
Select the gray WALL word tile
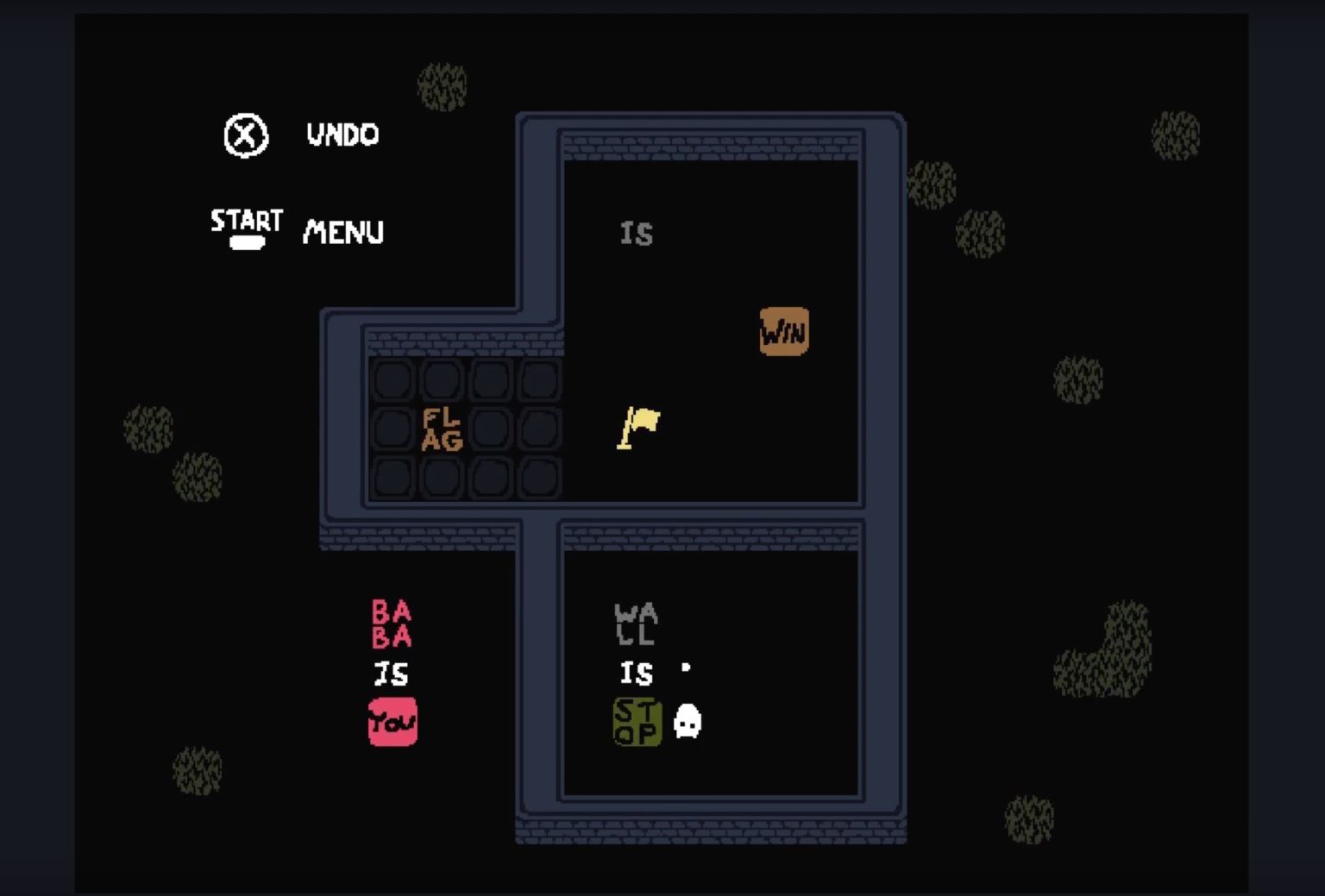coord(636,624)
